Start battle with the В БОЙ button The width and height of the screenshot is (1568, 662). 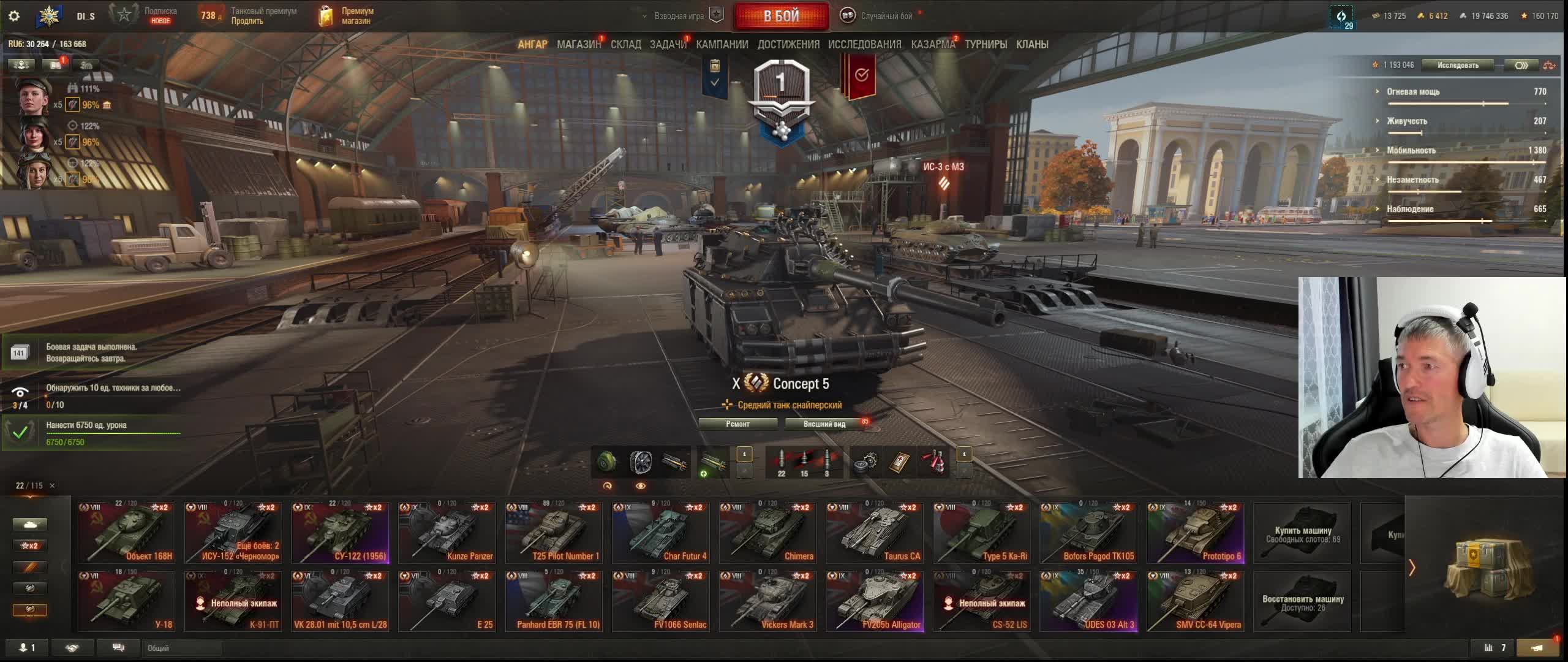[781, 16]
